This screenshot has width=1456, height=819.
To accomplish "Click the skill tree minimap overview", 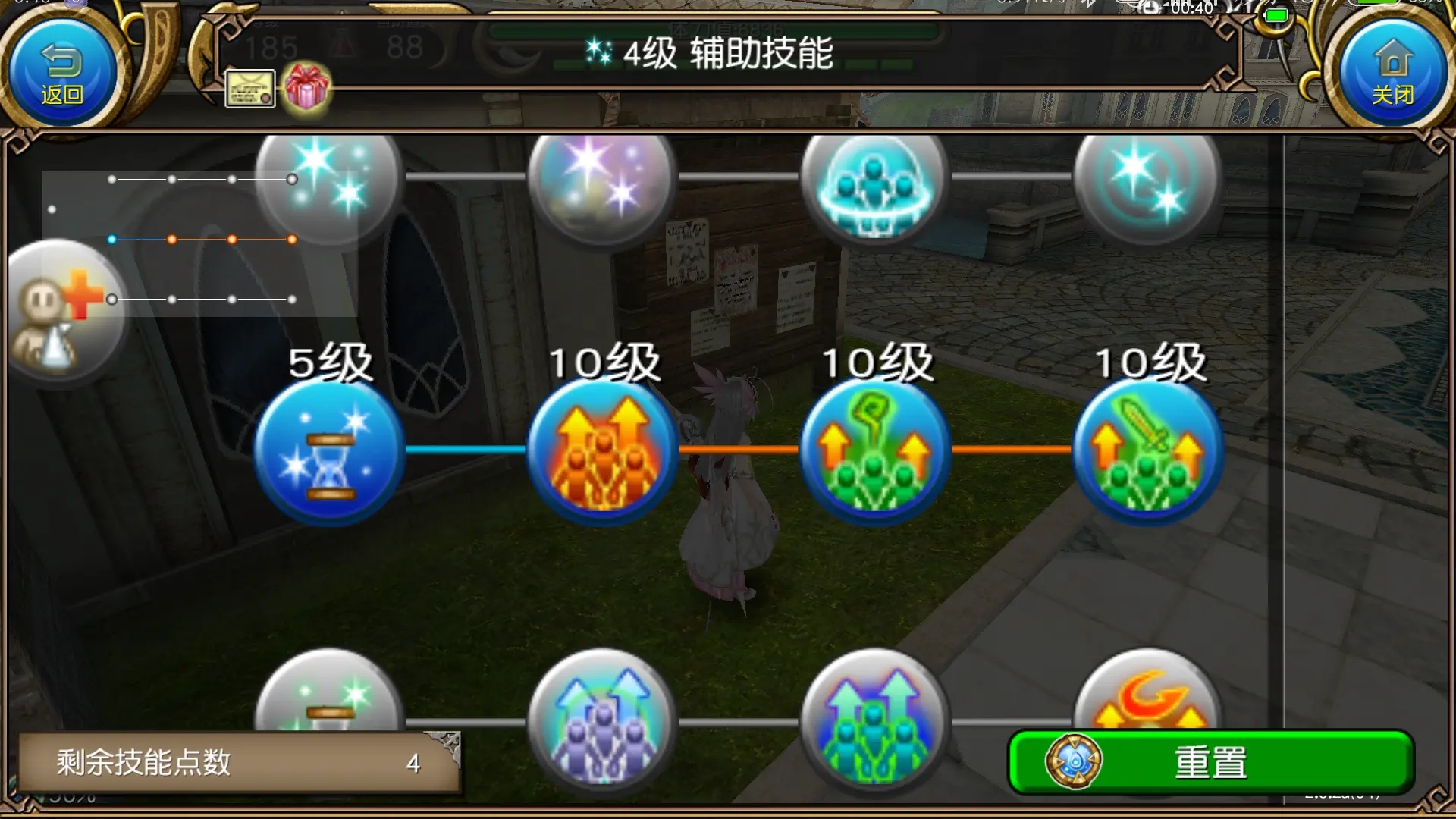I will tap(199, 243).
